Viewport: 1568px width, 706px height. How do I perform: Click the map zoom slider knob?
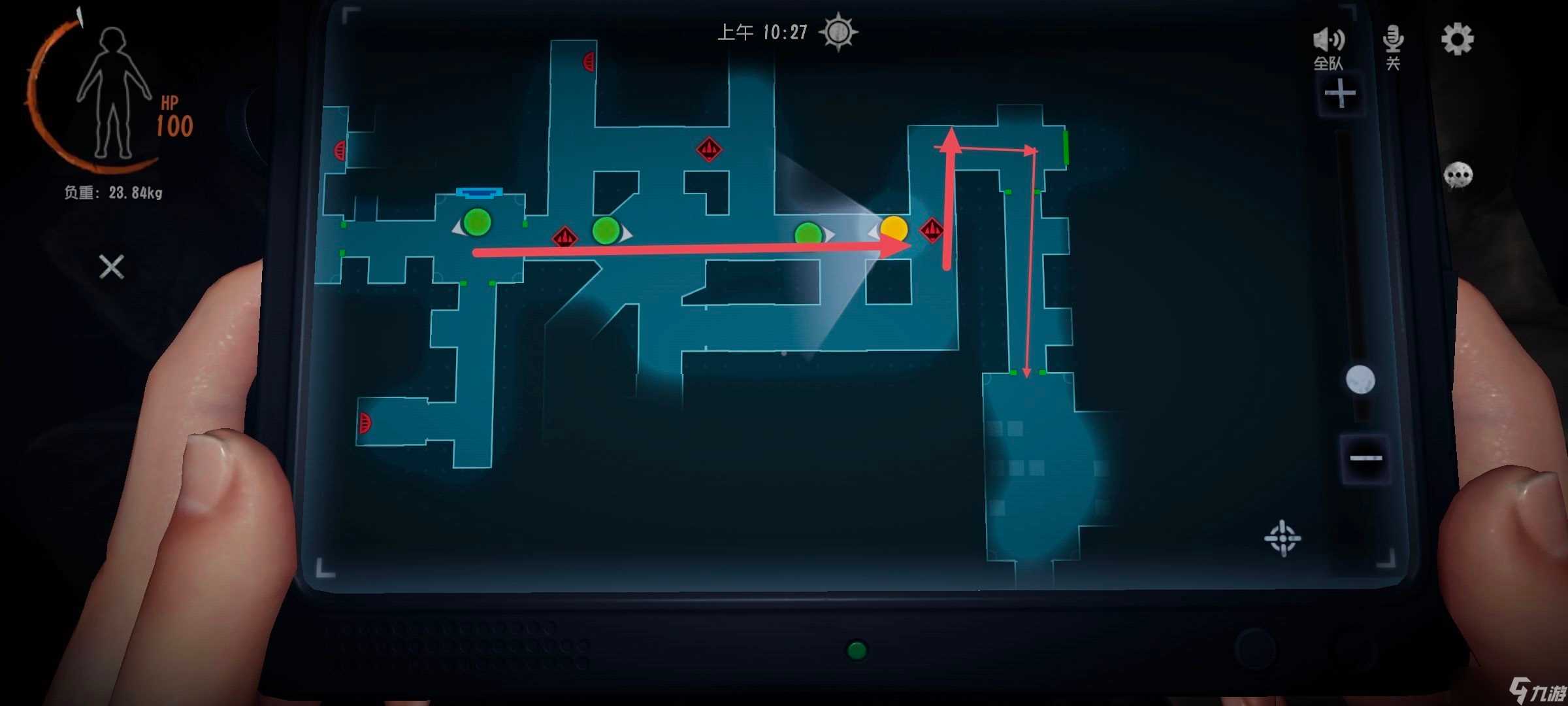click(1360, 379)
